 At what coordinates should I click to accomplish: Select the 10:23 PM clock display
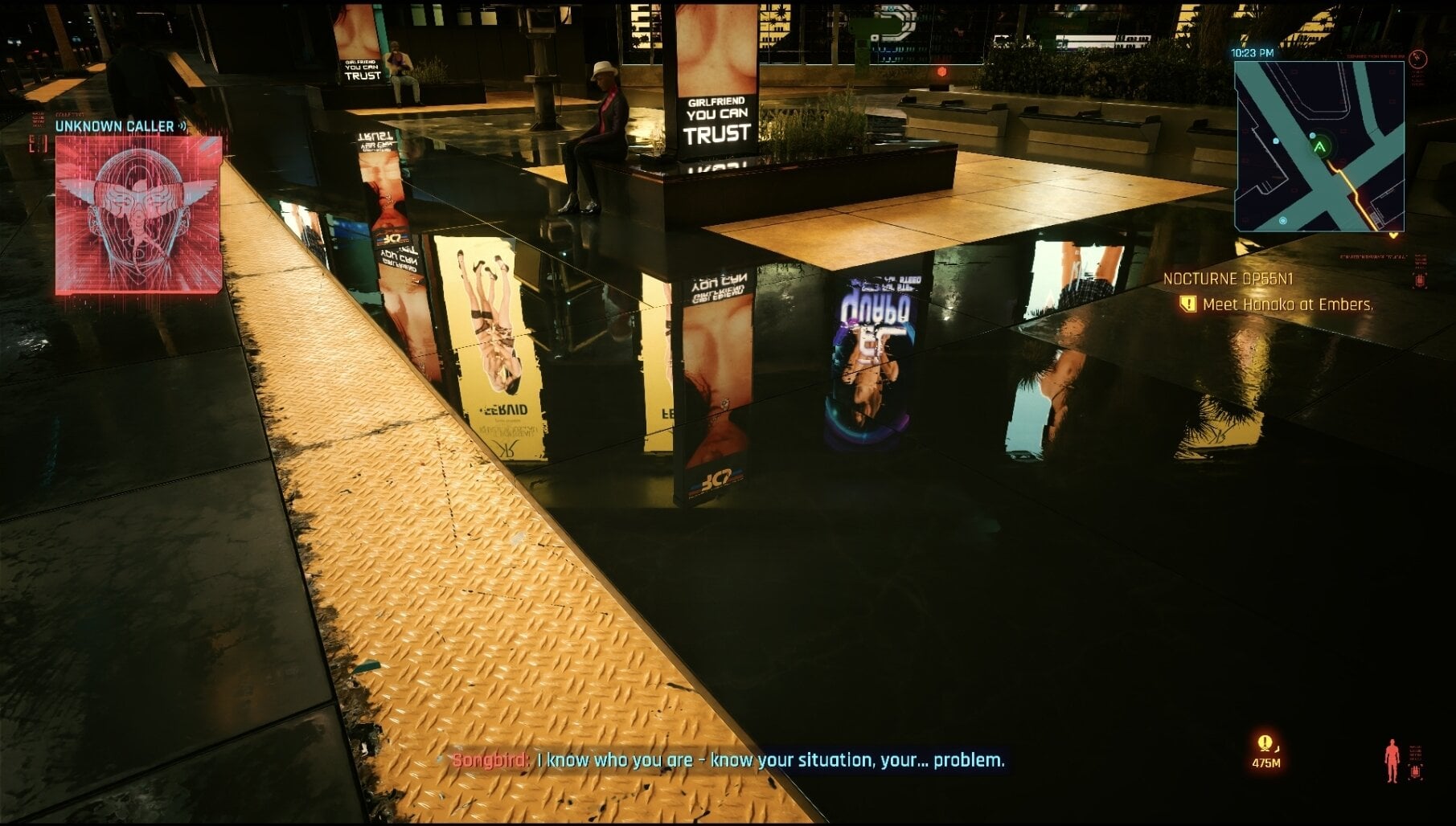tap(1253, 52)
